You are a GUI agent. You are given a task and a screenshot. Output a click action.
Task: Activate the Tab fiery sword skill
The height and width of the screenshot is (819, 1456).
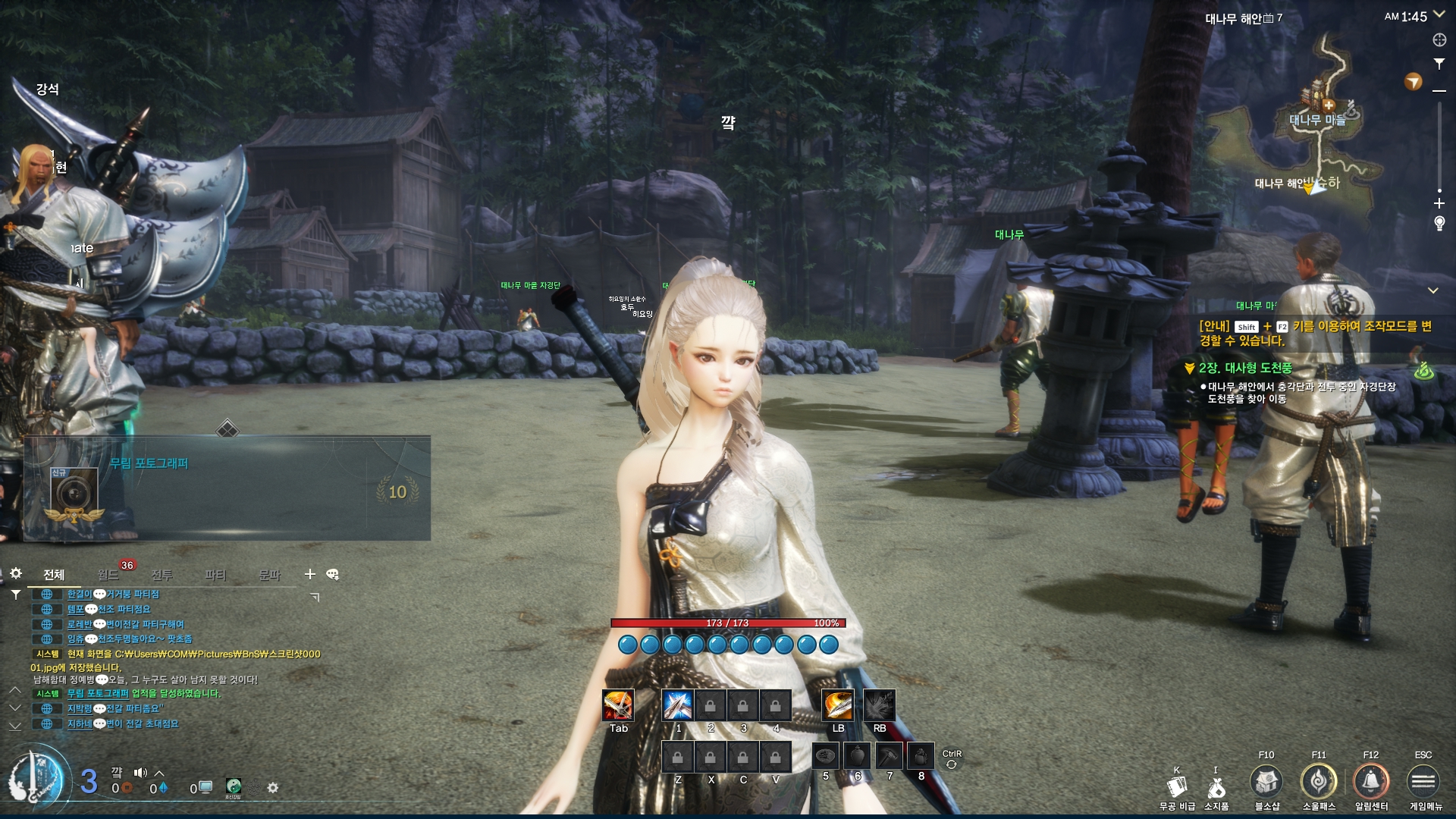pyautogui.click(x=618, y=705)
